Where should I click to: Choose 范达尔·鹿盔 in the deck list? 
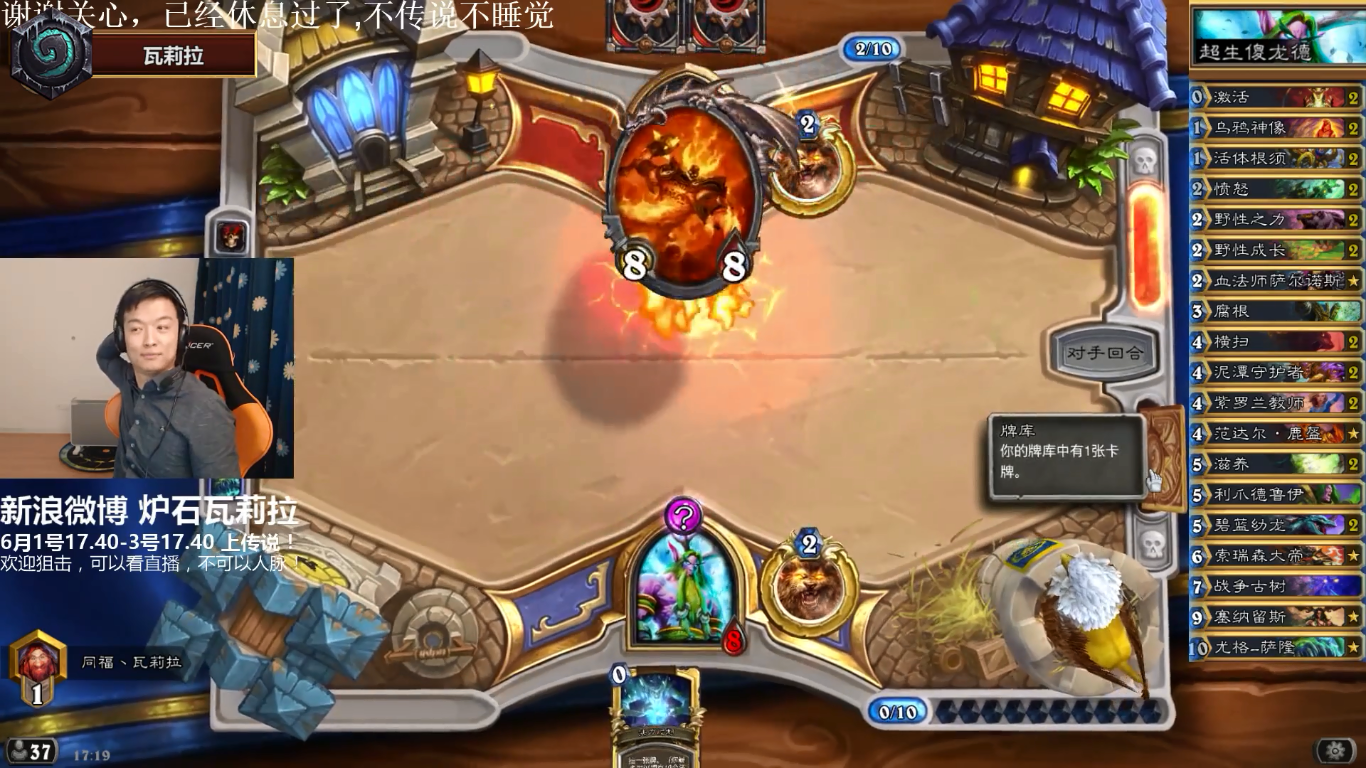click(x=1276, y=433)
